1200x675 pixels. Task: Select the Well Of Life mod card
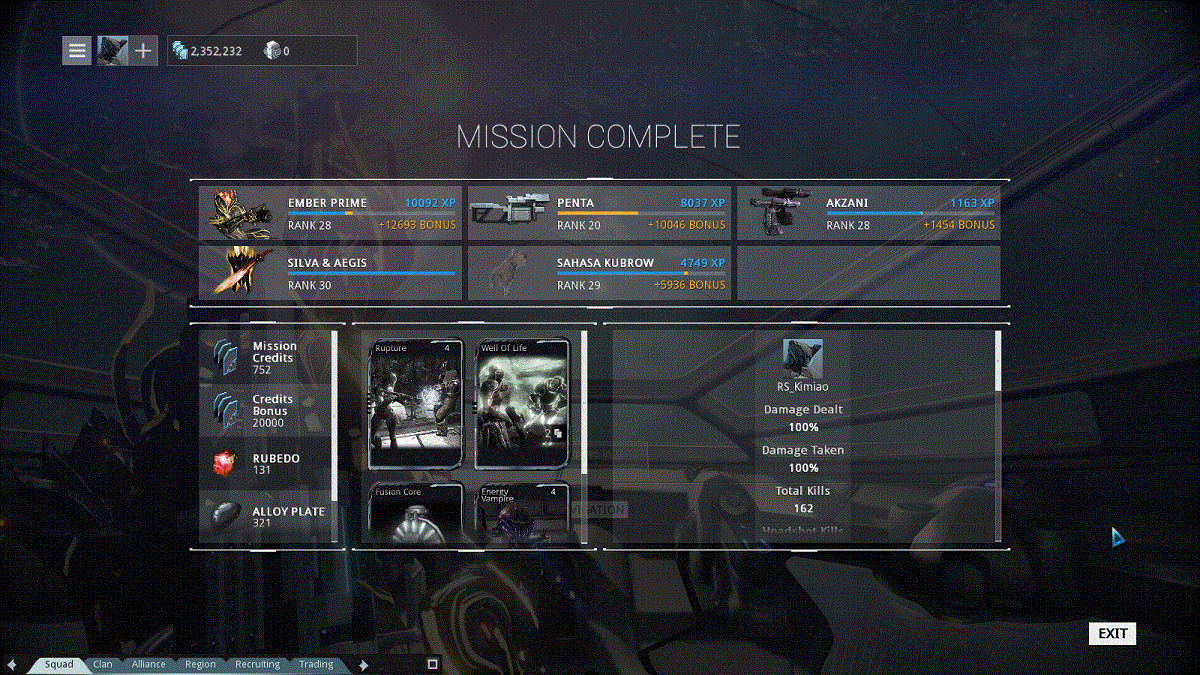tap(522, 404)
